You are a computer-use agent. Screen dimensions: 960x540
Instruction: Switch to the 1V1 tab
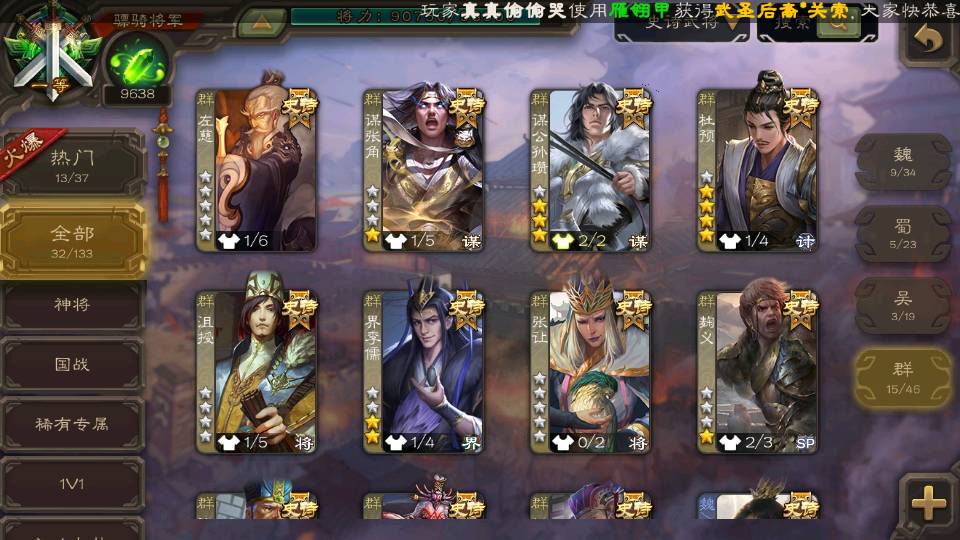72,485
